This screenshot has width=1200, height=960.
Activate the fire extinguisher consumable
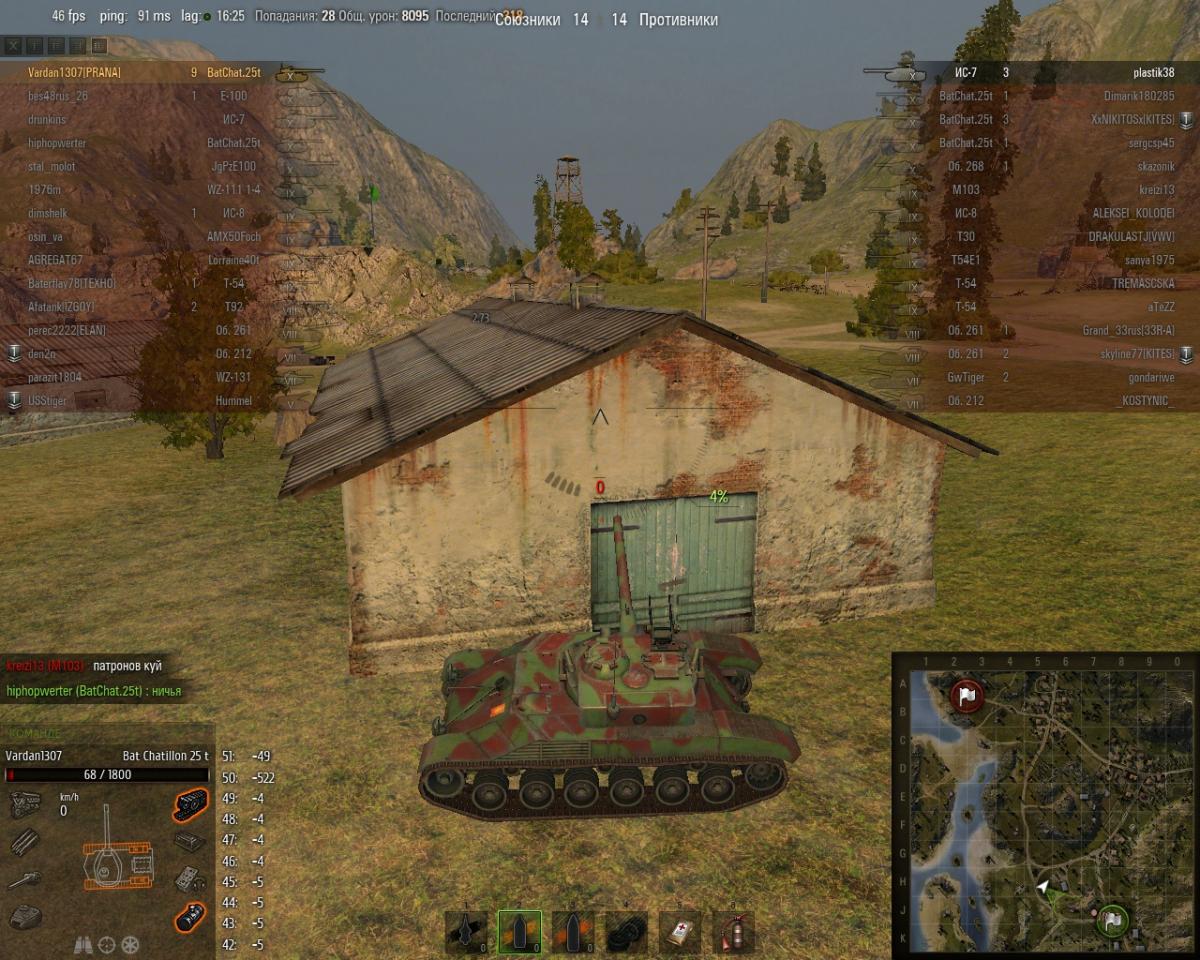(733, 932)
